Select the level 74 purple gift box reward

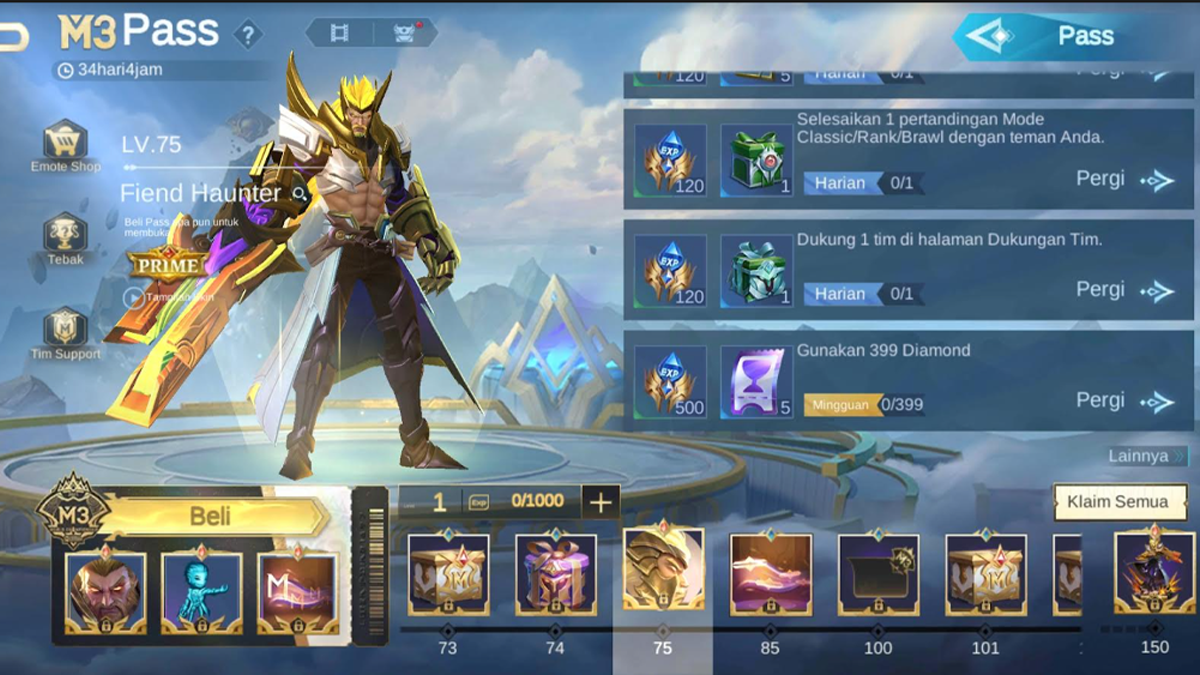(556, 573)
